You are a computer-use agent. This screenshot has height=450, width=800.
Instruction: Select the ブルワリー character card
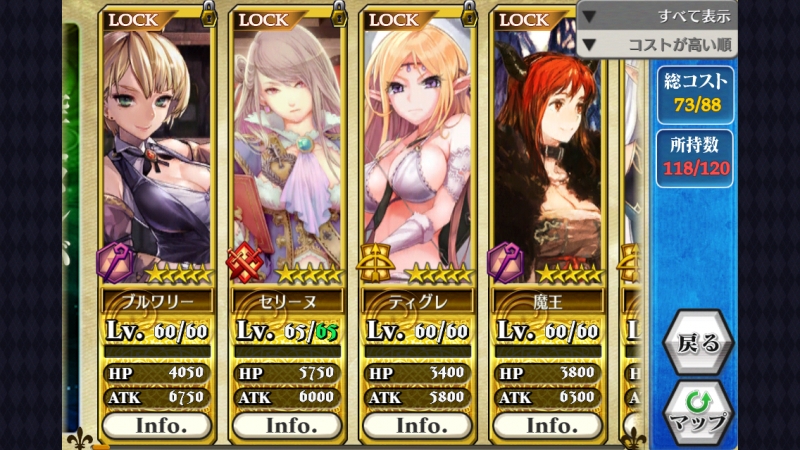pyautogui.click(x=157, y=150)
